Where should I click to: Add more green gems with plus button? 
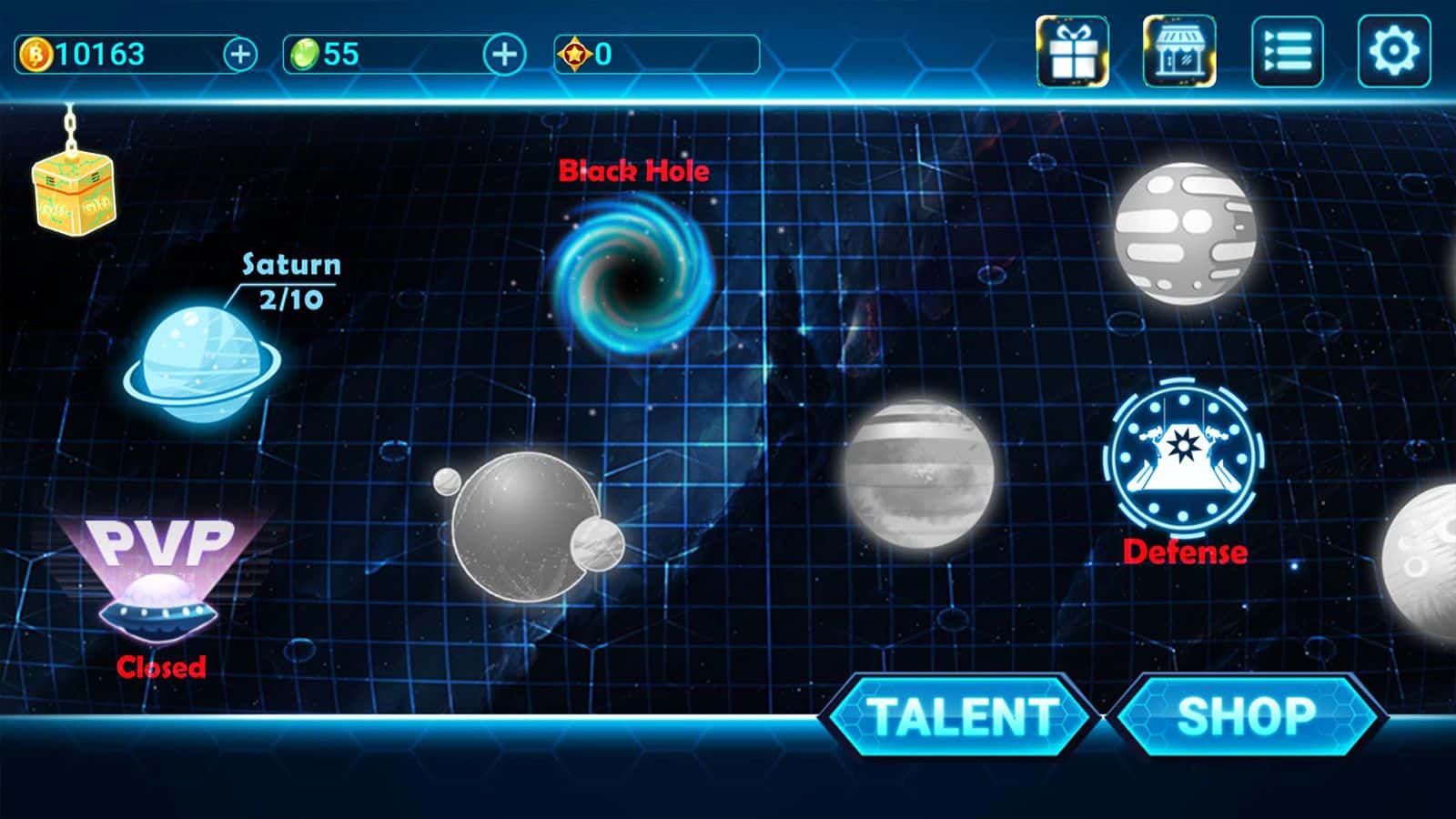click(x=503, y=55)
